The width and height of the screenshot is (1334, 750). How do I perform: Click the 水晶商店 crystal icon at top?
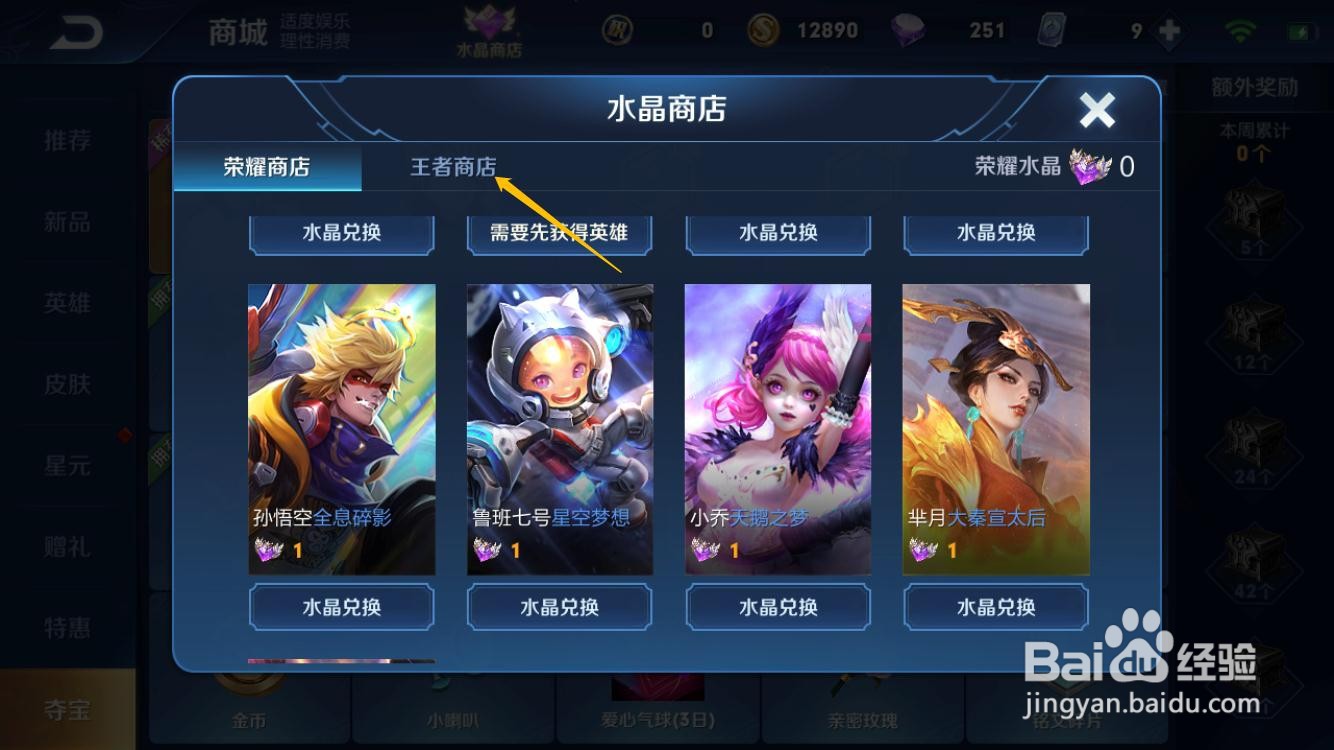pos(490,25)
